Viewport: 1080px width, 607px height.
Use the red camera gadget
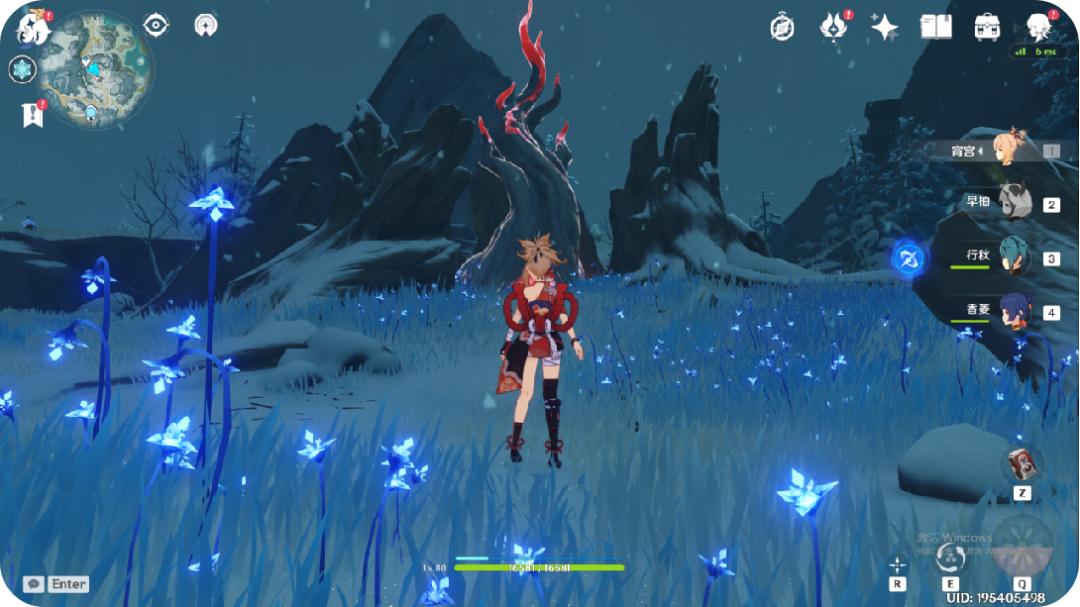point(1021,463)
